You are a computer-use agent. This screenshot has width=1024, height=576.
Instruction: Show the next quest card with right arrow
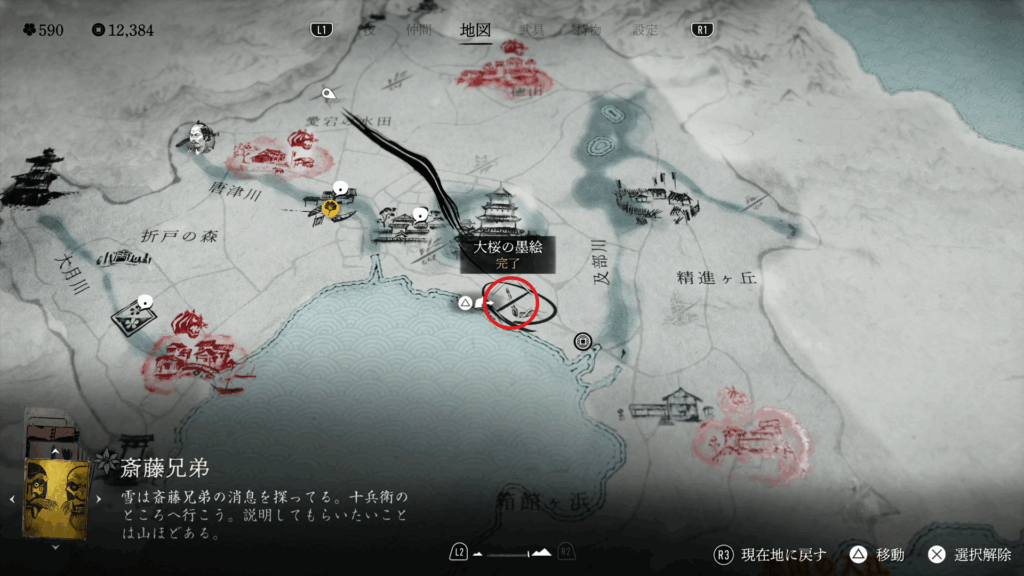point(98,498)
